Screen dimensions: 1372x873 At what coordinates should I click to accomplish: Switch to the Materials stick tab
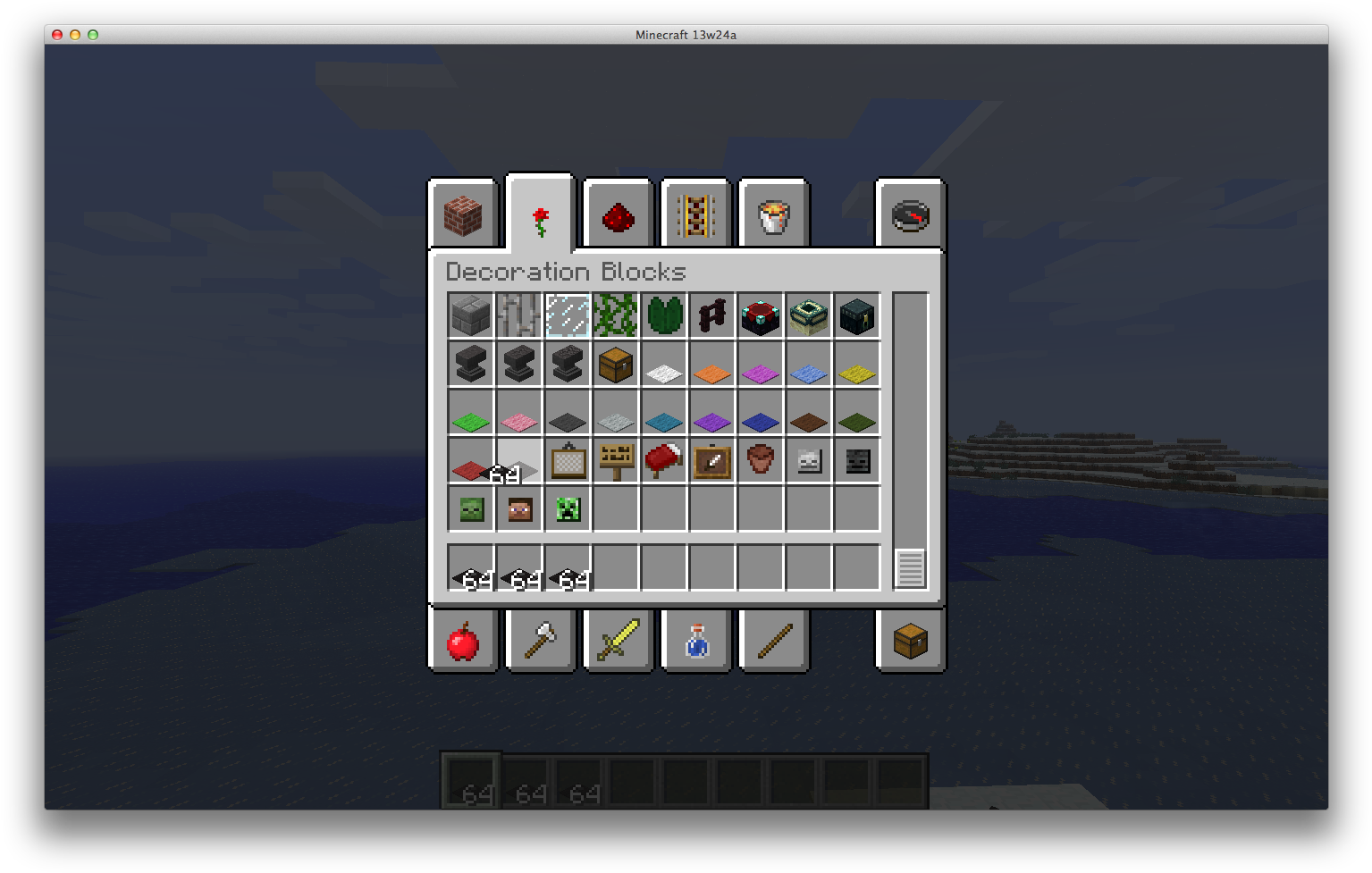coord(774,641)
